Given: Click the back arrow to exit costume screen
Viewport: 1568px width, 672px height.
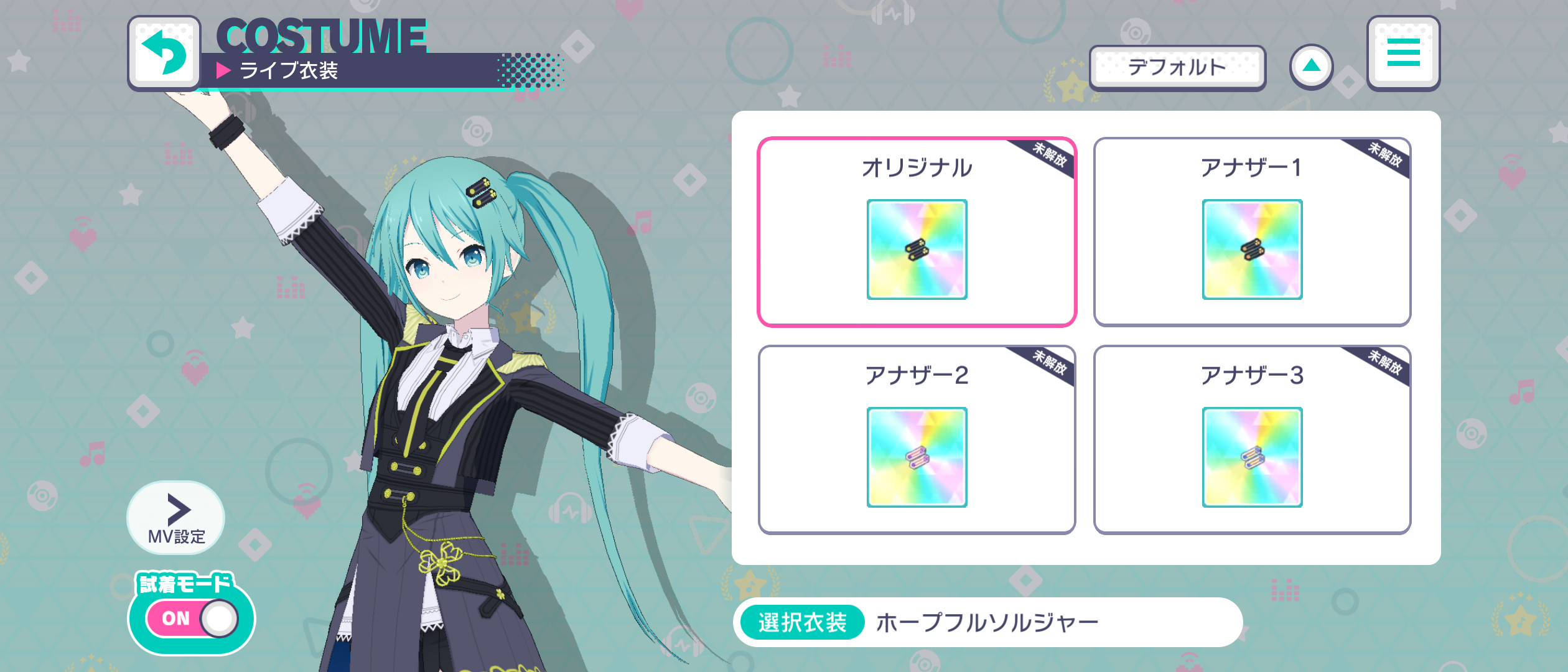Looking at the screenshot, I should 164,54.
